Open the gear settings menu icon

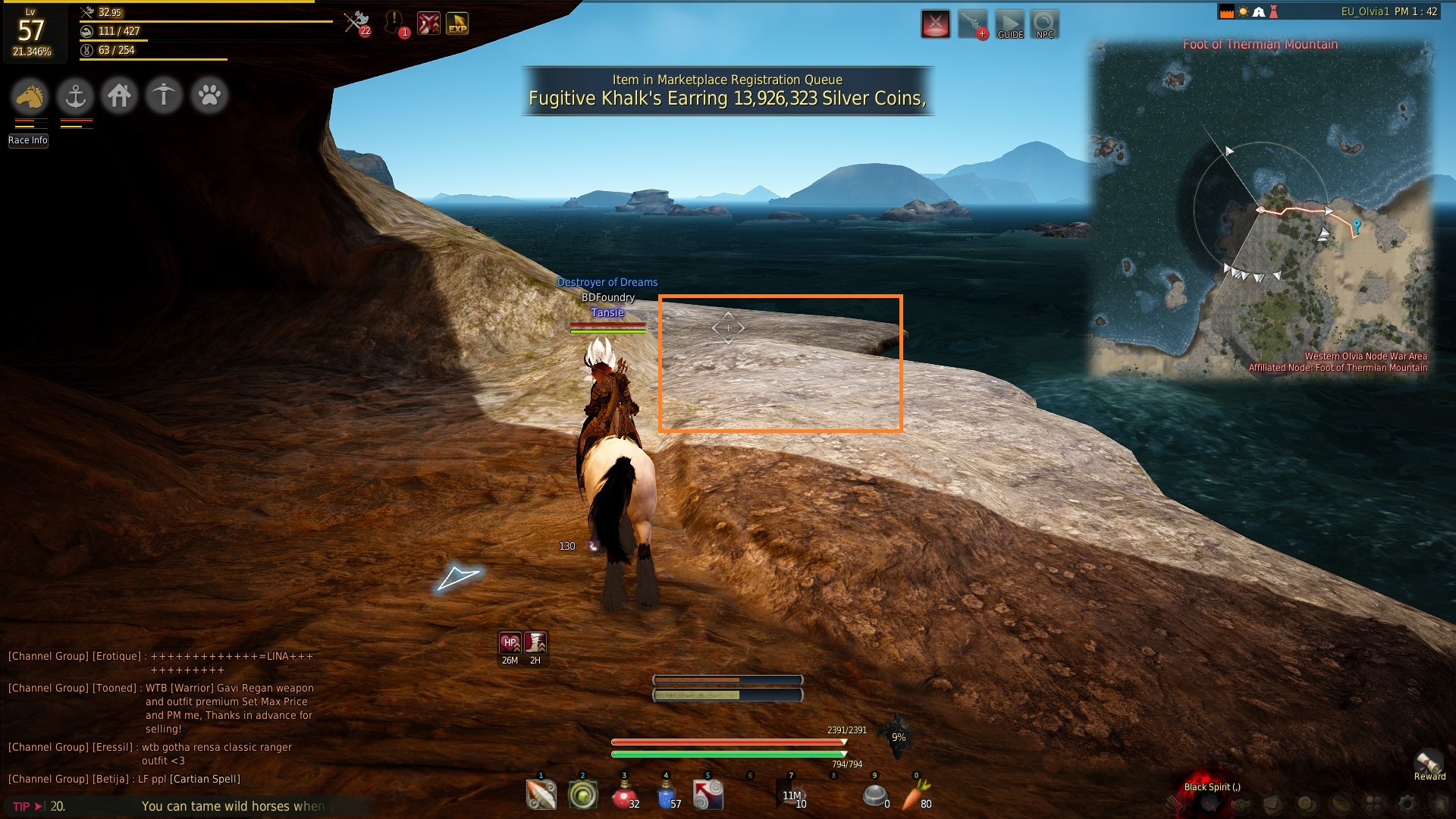coord(1407,804)
